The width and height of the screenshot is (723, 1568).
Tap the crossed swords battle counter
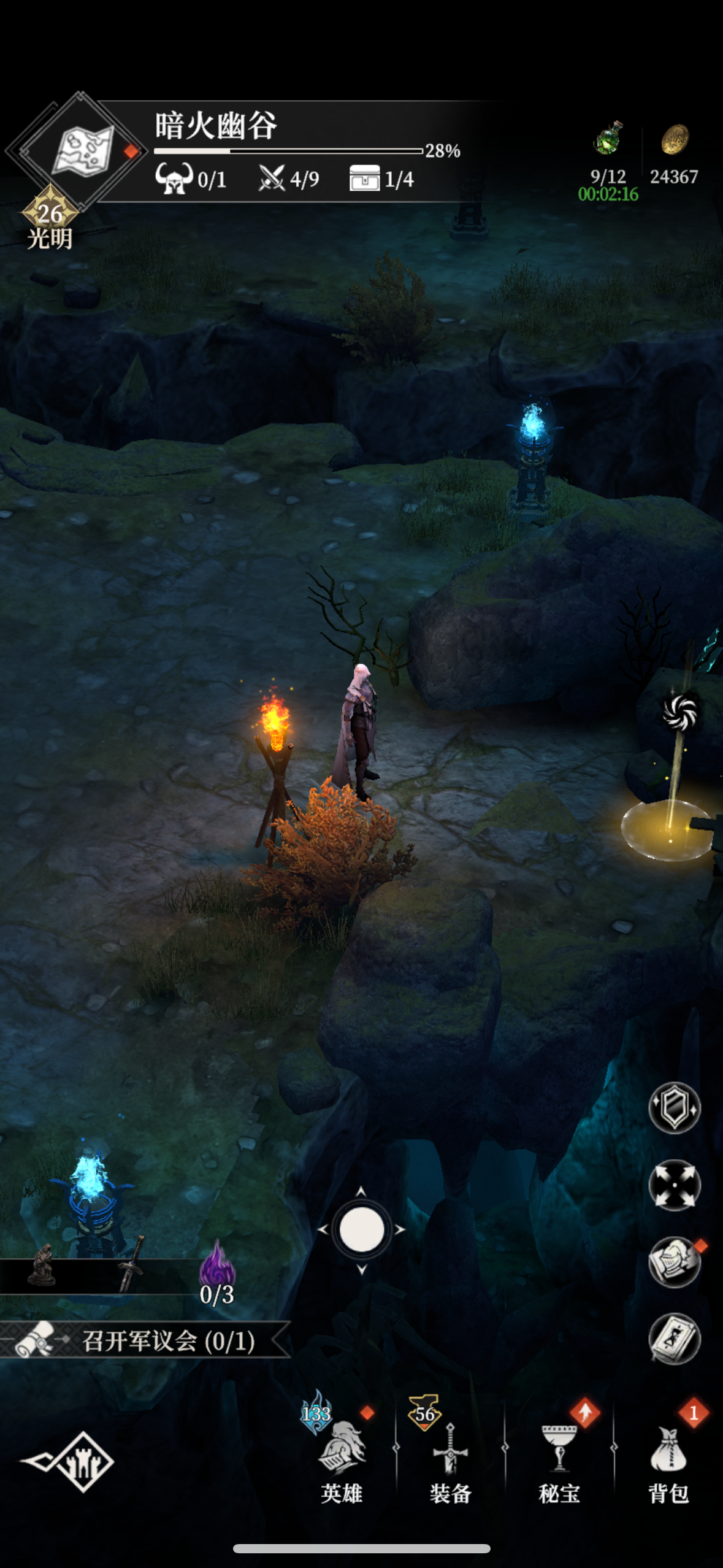[x=271, y=179]
